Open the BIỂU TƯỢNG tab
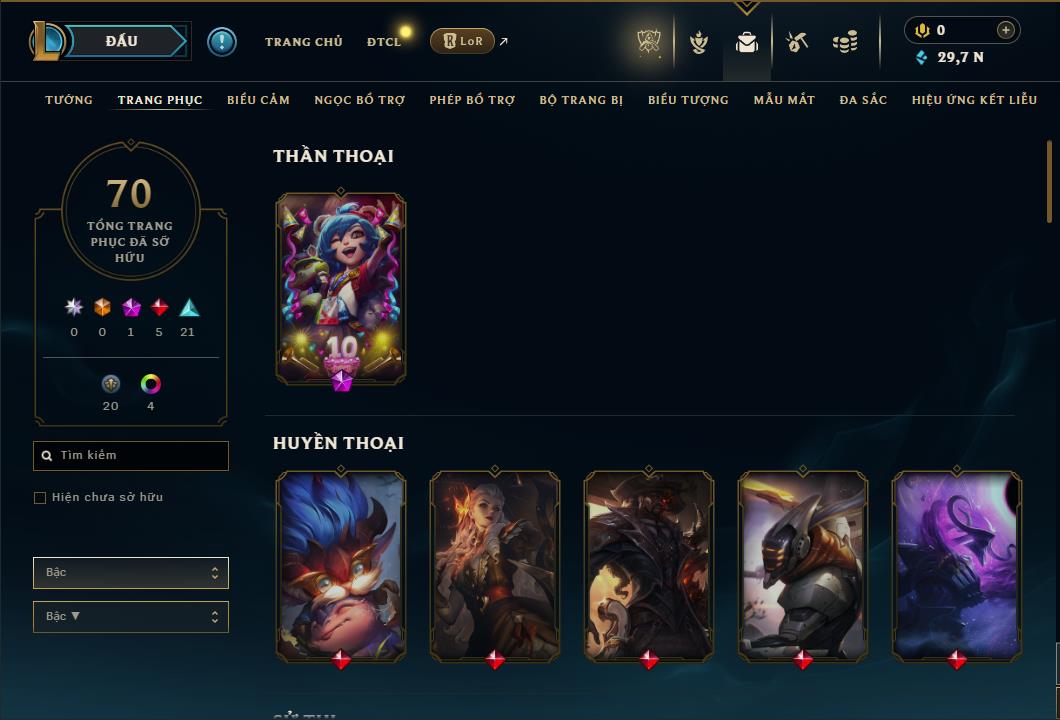Viewport: 1060px width, 720px height. click(x=688, y=100)
